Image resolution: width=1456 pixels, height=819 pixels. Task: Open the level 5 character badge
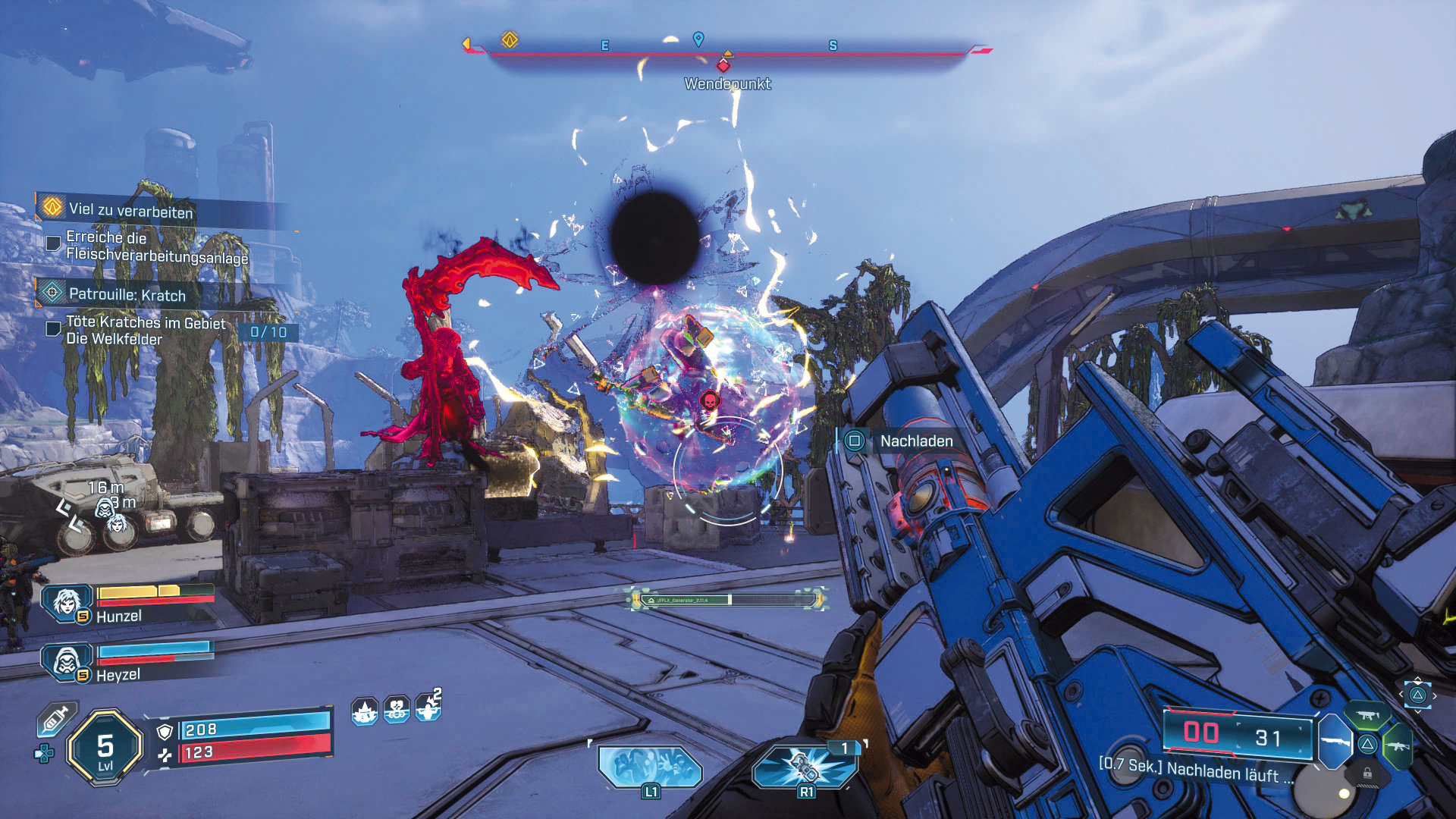pyautogui.click(x=105, y=748)
